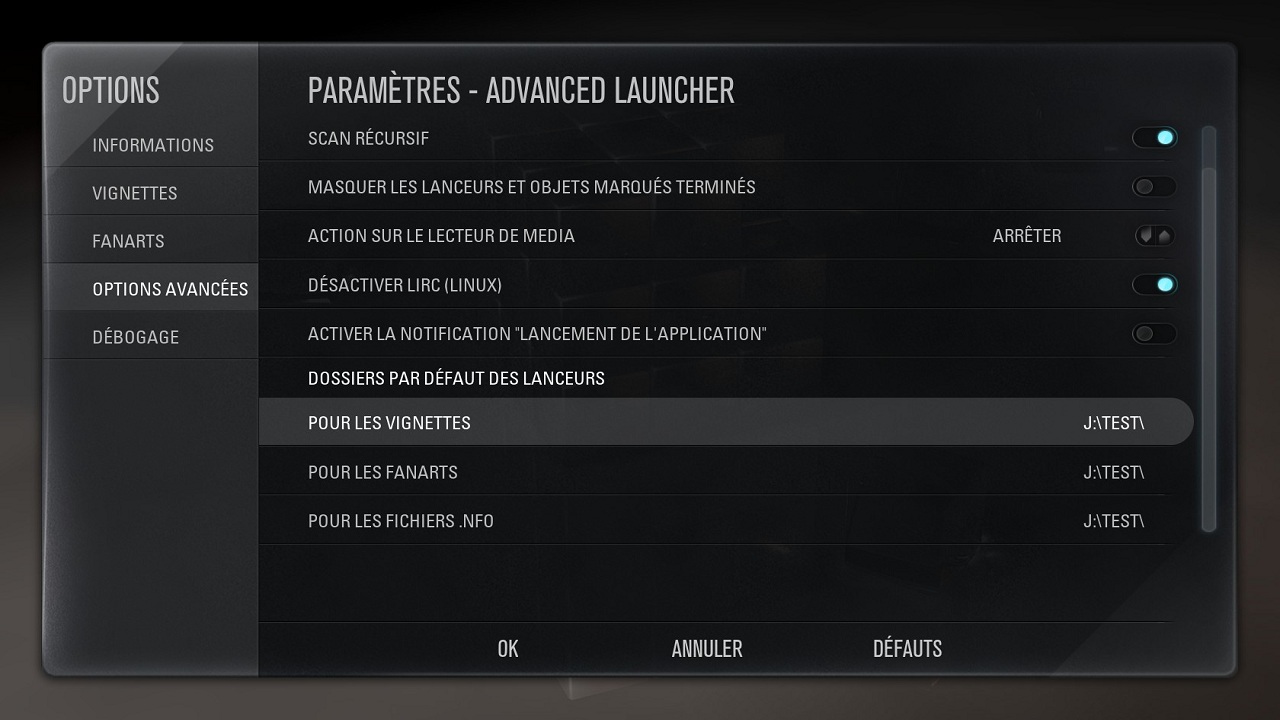This screenshot has width=1280, height=720.
Task: Enable the Lancement de l'application notification
Action: pos(1154,334)
